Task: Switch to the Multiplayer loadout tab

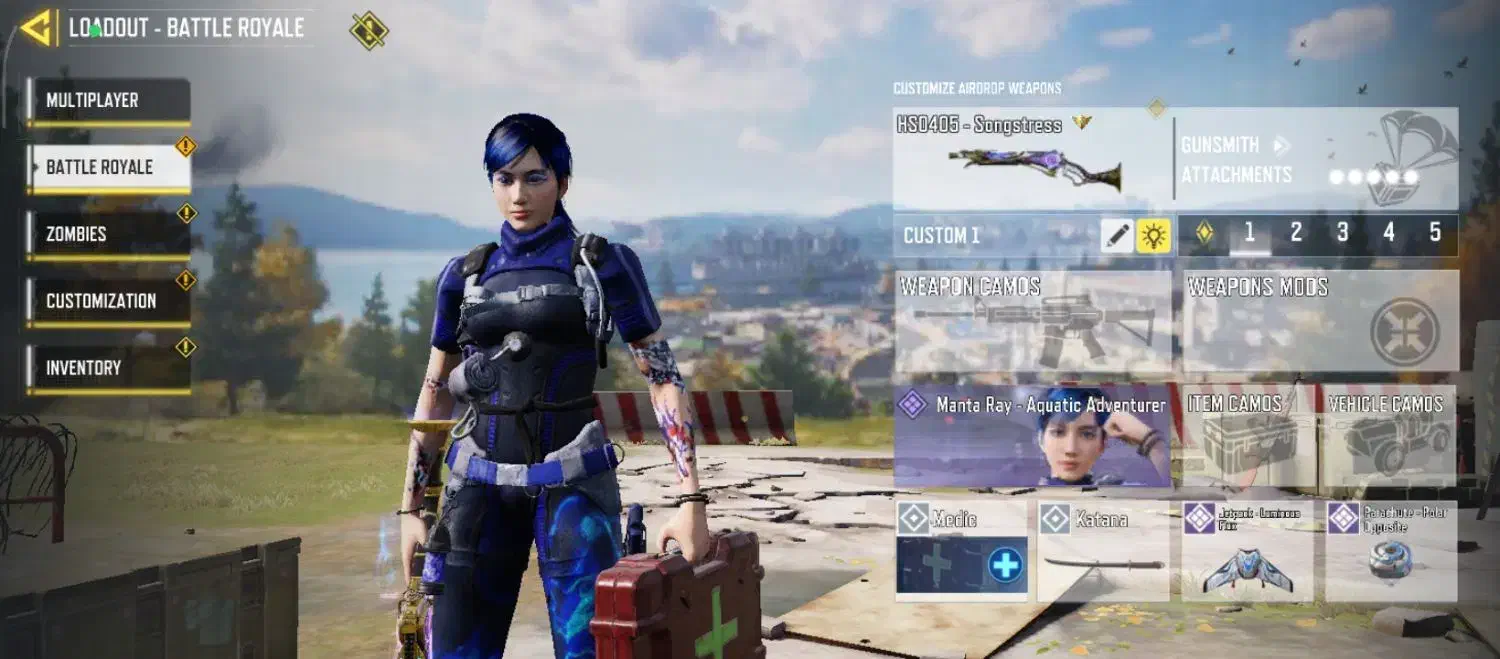Action: [x=108, y=101]
